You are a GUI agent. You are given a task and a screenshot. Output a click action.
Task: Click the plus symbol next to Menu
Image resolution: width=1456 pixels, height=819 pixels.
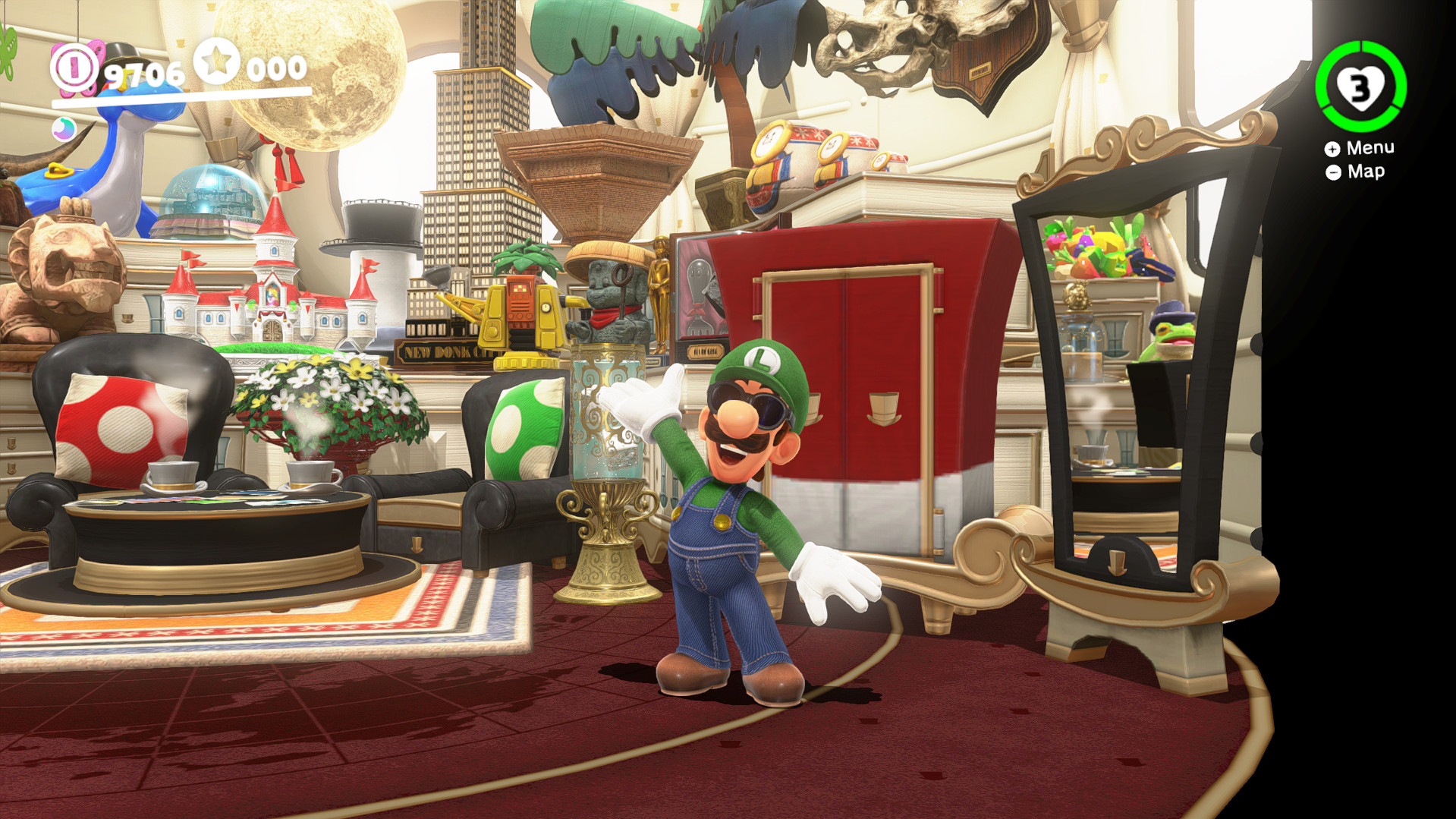pyautogui.click(x=1332, y=149)
